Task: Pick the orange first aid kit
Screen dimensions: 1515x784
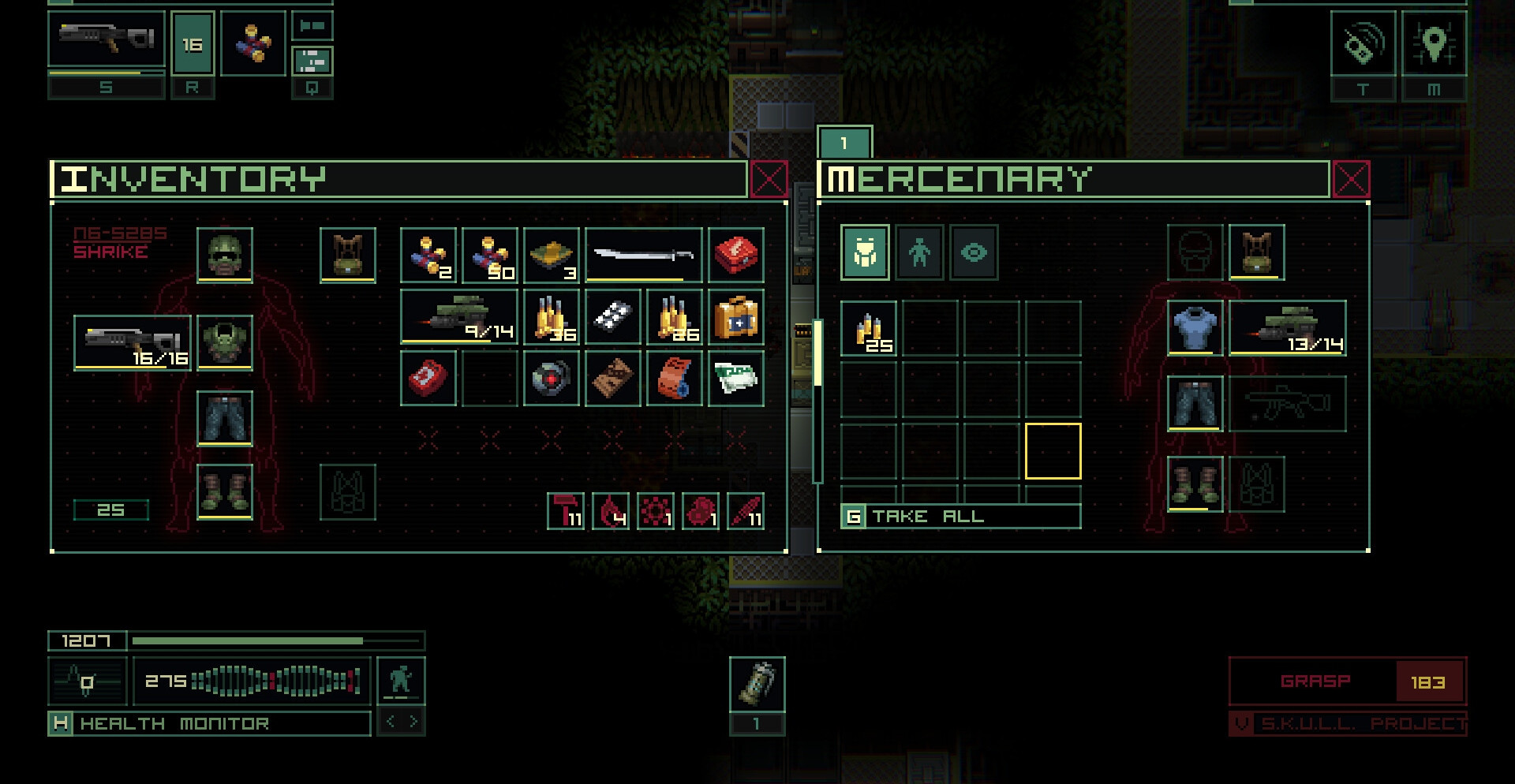Action: 735,317
